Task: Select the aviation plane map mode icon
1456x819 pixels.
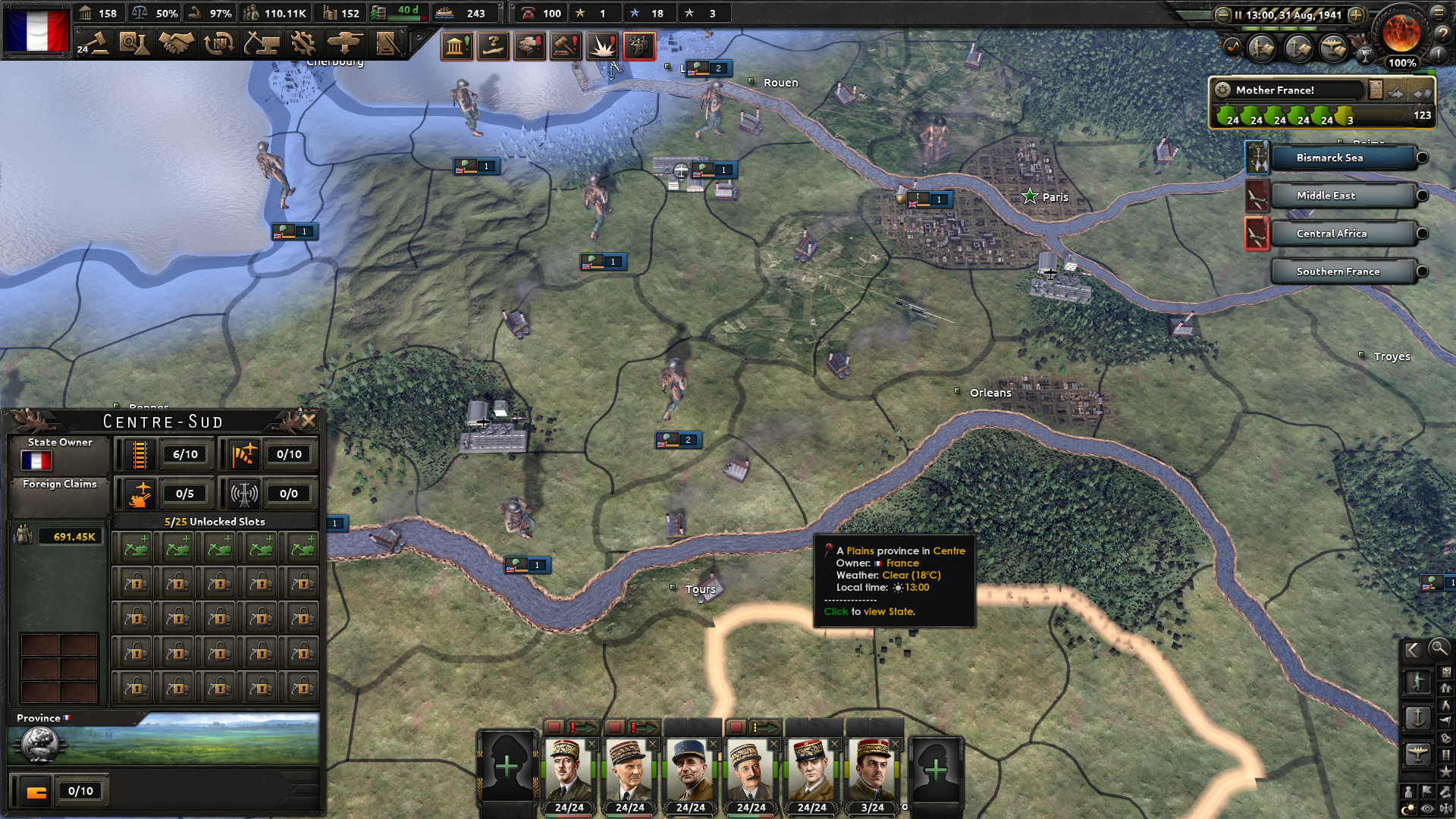Action: pyautogui.click(x=1417, y=752)
